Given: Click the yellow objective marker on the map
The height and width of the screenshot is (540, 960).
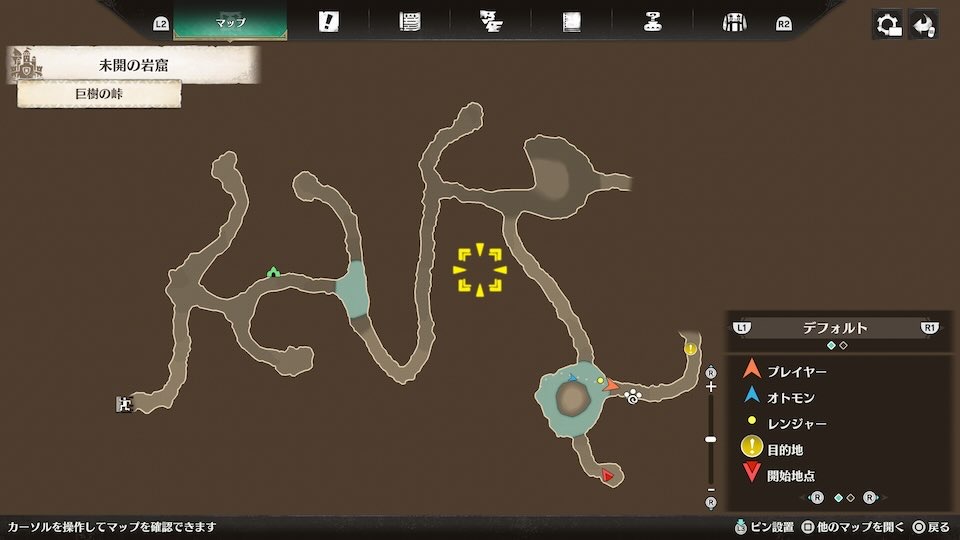Looking at the screenshot, I should 691,349.
